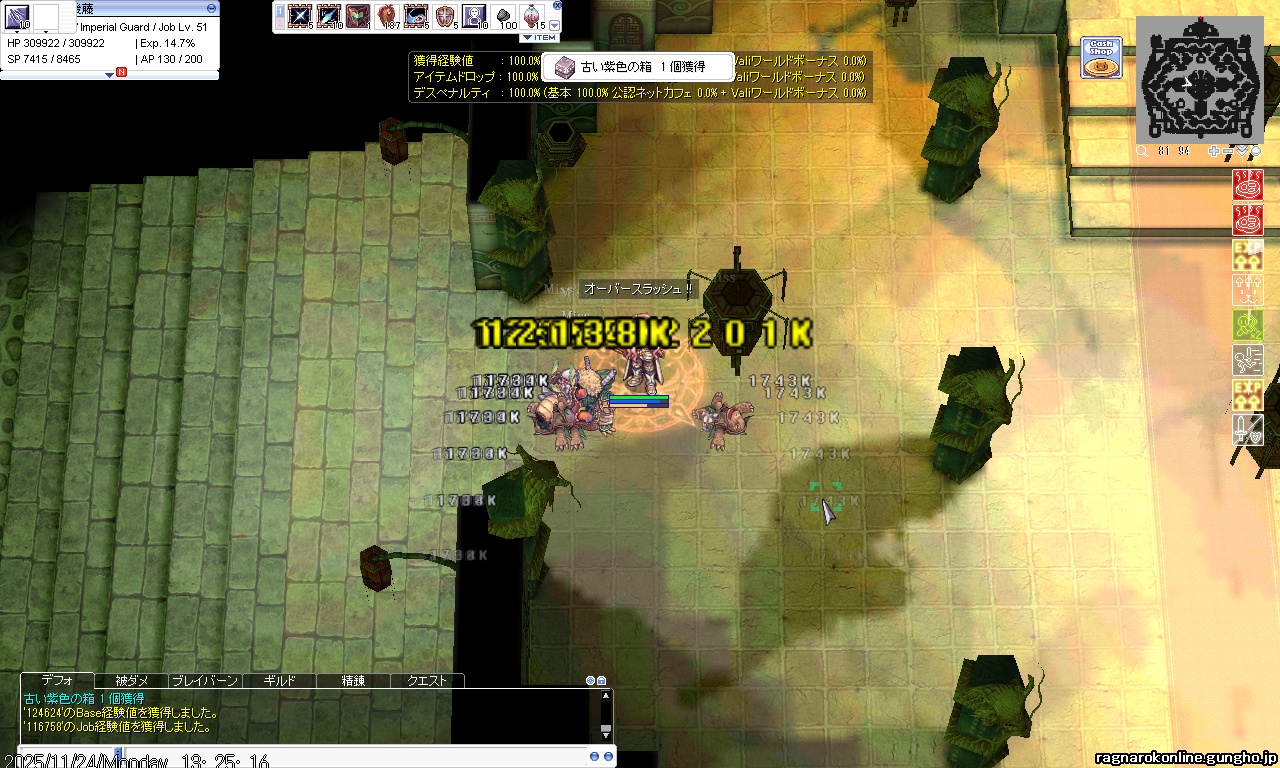Screen dimensions: 1280x768
Task: Switch to the クエスト chat tab
Action: pos(427,680)
